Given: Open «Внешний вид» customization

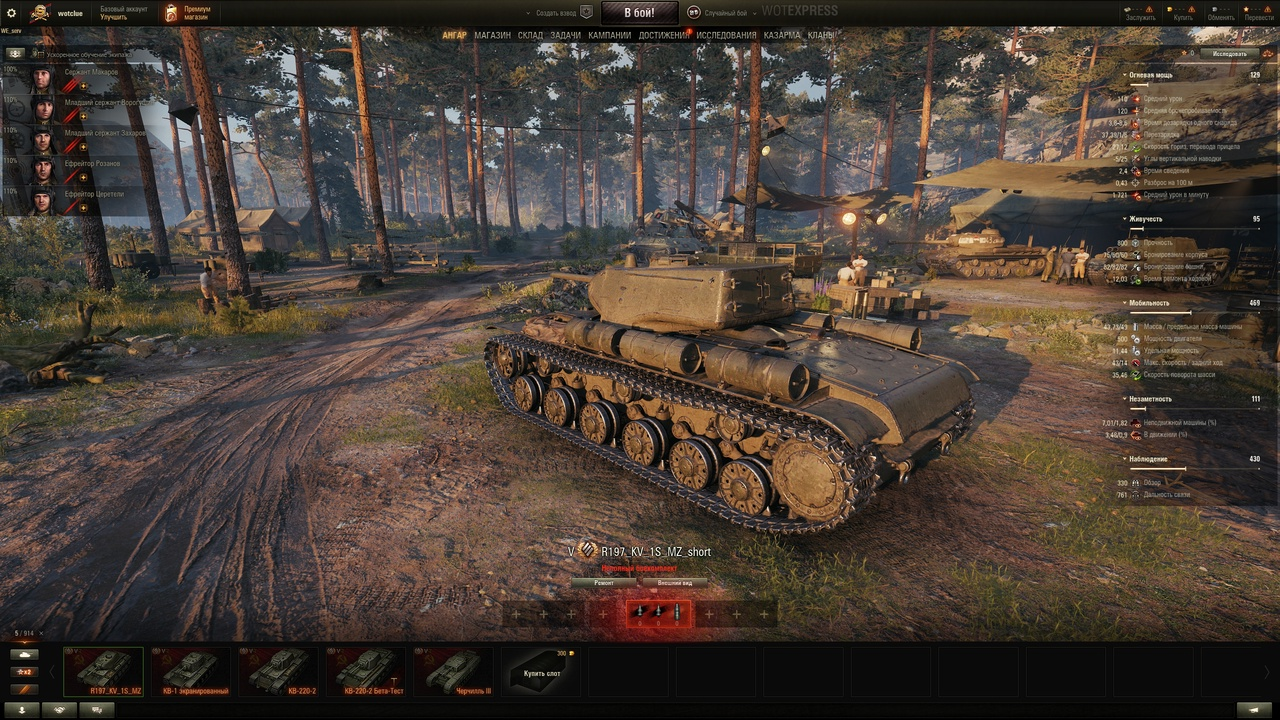Looking at the screenshot, I should (674, 582).
